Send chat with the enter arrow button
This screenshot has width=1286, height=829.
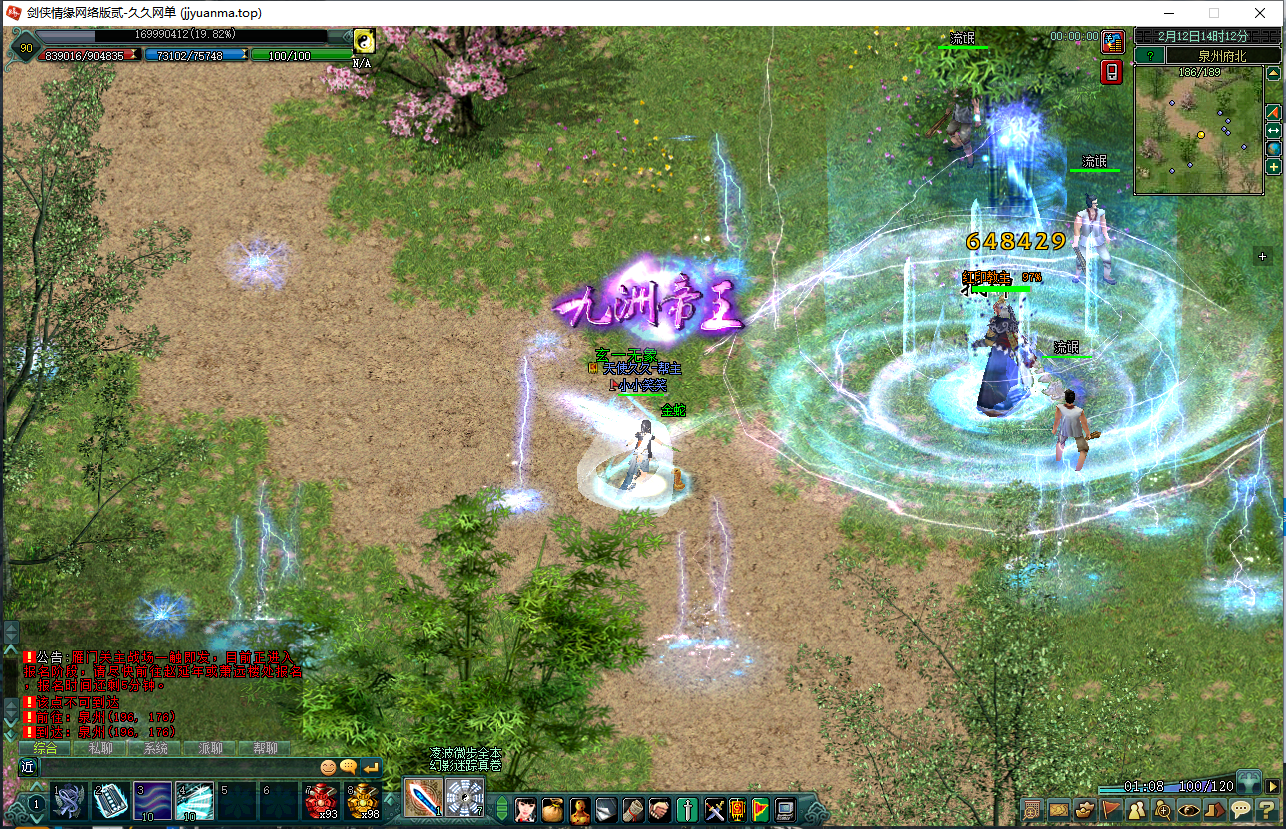371,767
